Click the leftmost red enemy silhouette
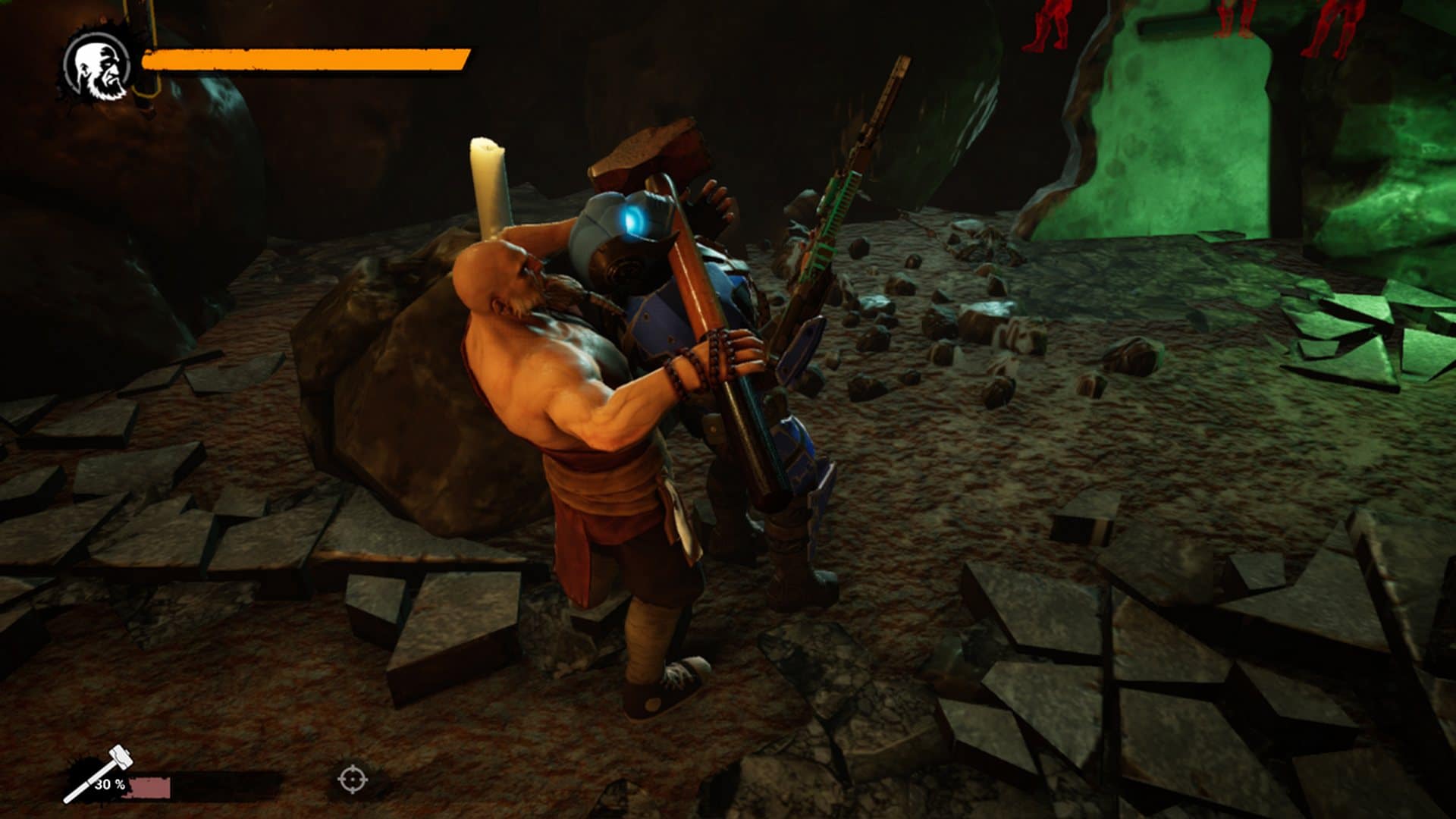1456x819 pixels. tap(1052, 23)
